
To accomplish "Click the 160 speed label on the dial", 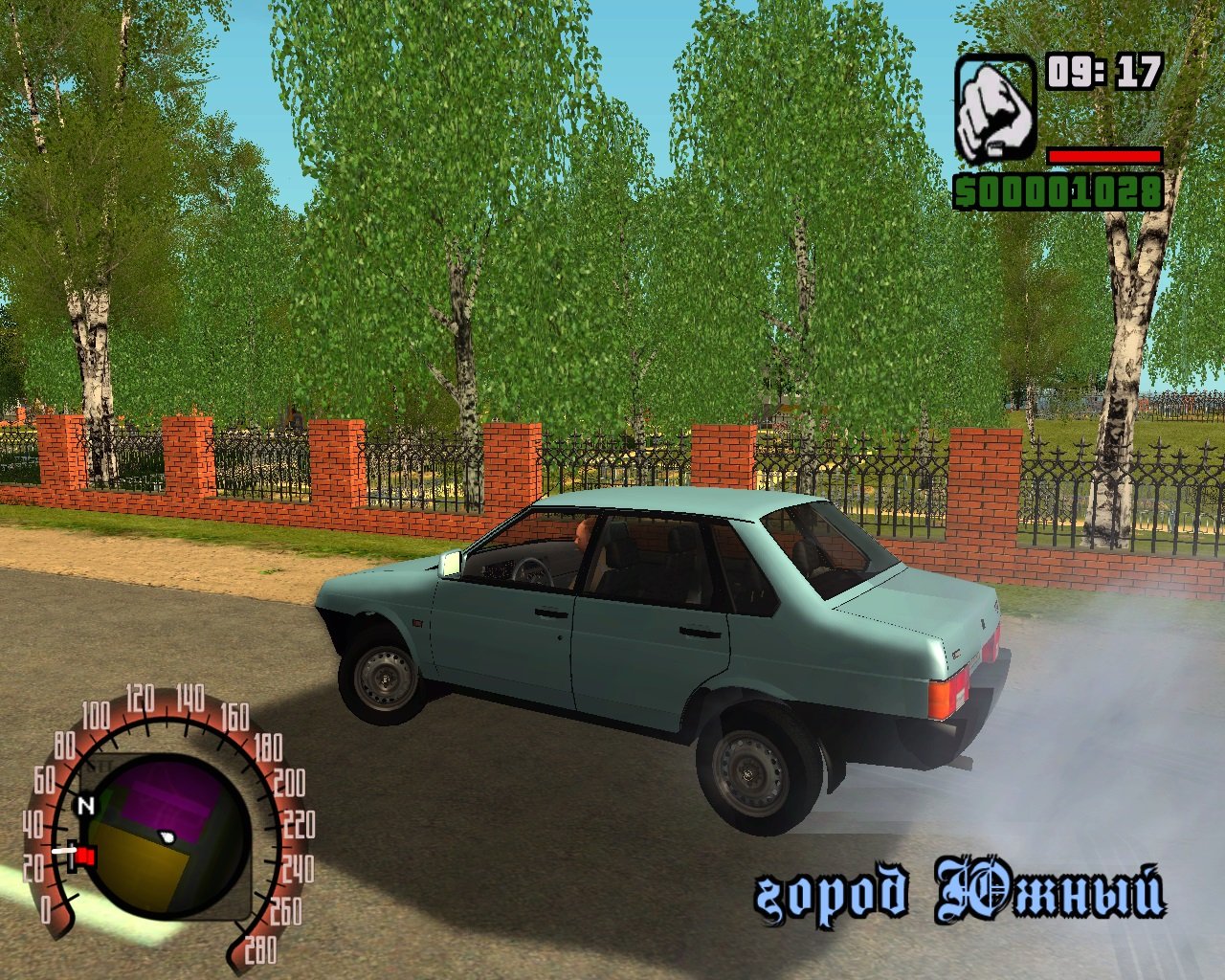I will (234, 716).
